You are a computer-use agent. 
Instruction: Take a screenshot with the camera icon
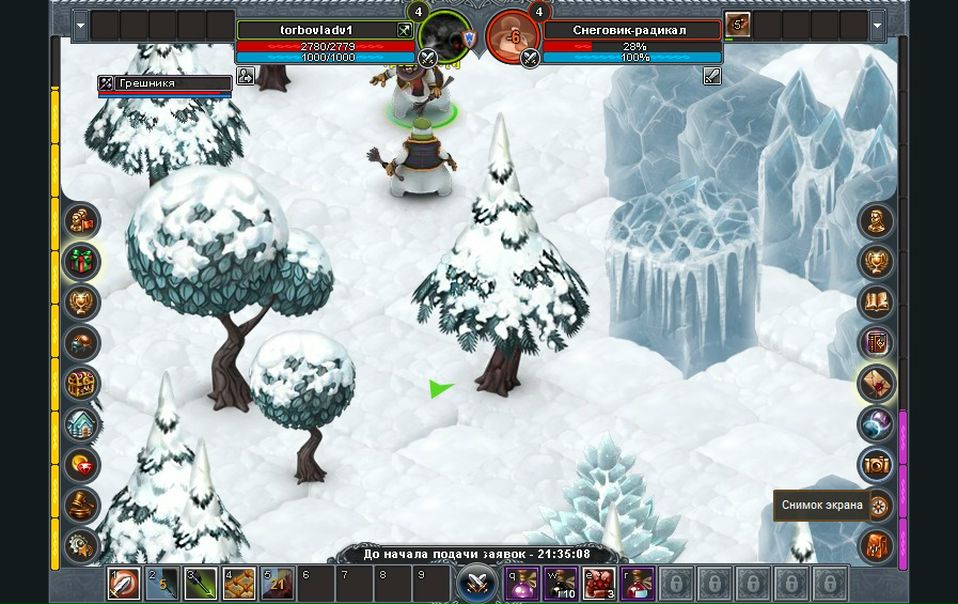point(876,464)
